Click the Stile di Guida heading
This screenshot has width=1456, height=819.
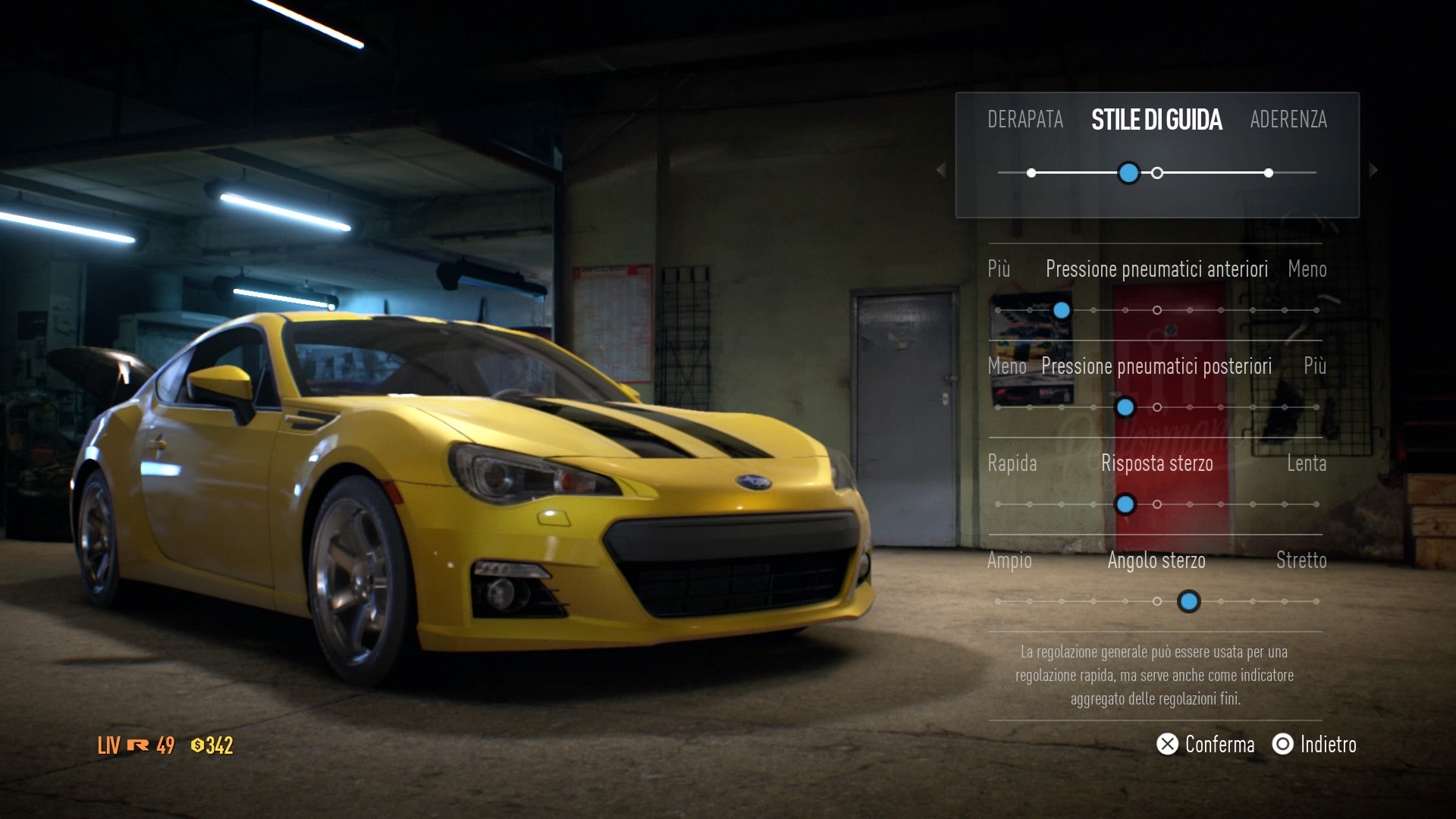(x=1156, y=120)
